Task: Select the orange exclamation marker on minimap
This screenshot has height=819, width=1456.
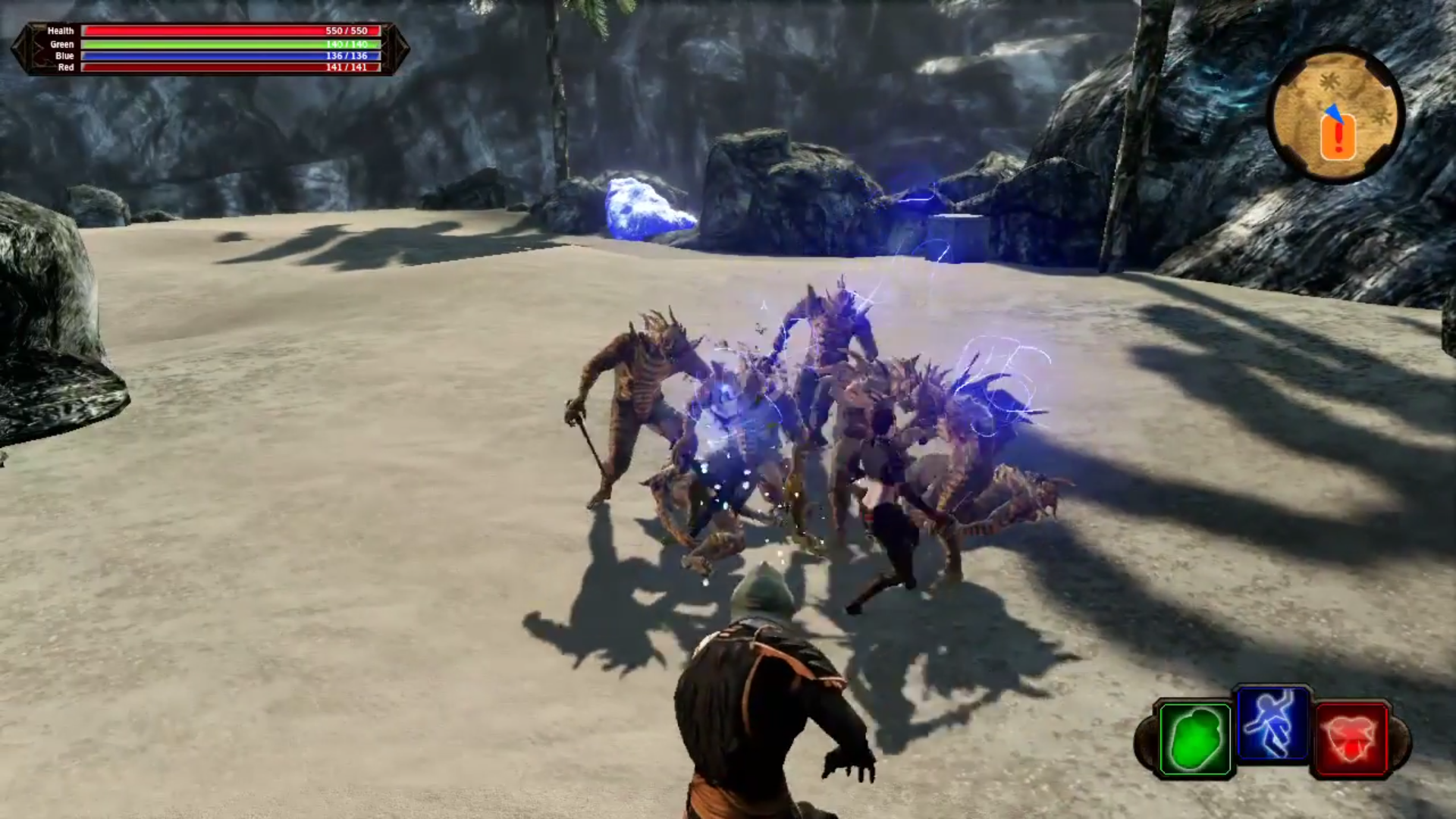Action: pos(1338,139)
